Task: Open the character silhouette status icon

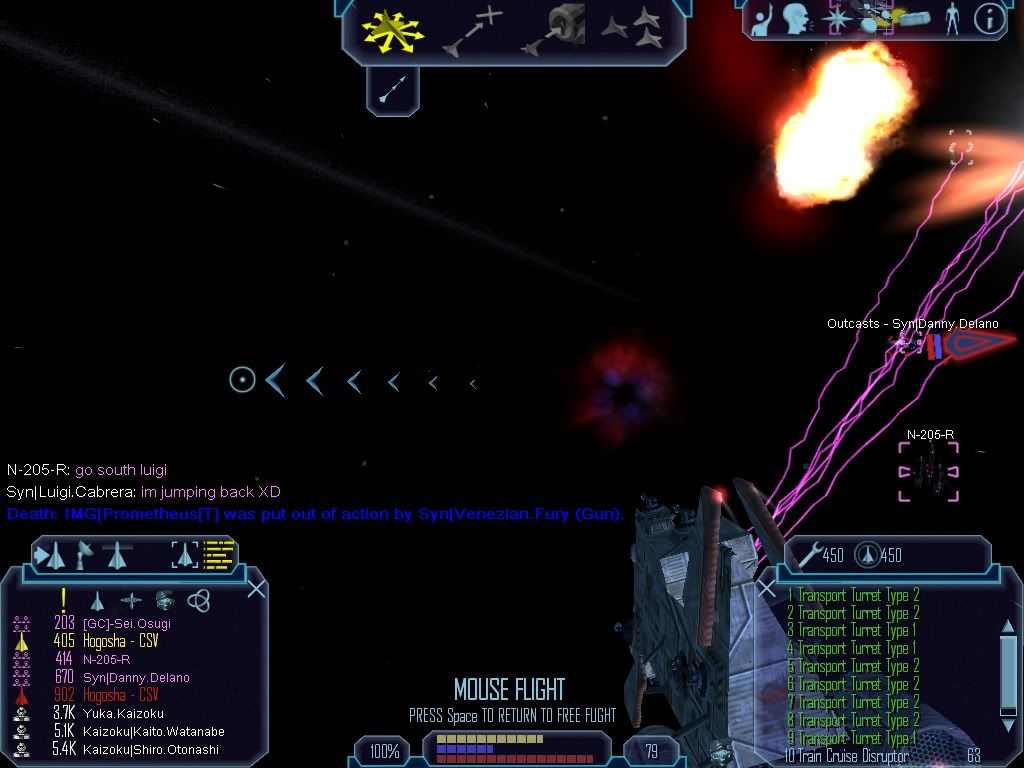Action: pos(949,18)
